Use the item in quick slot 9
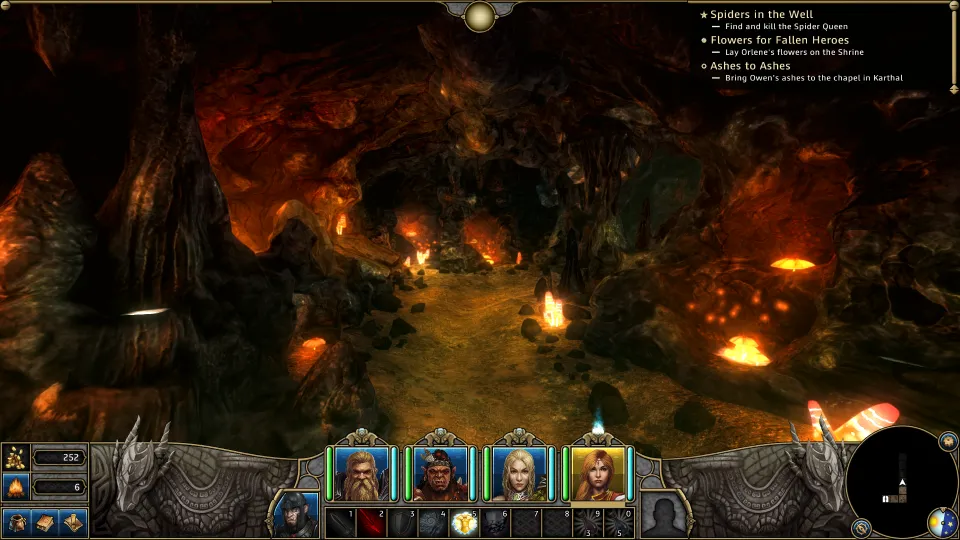Viewport: 960px width, 540px height. point(586,523)
